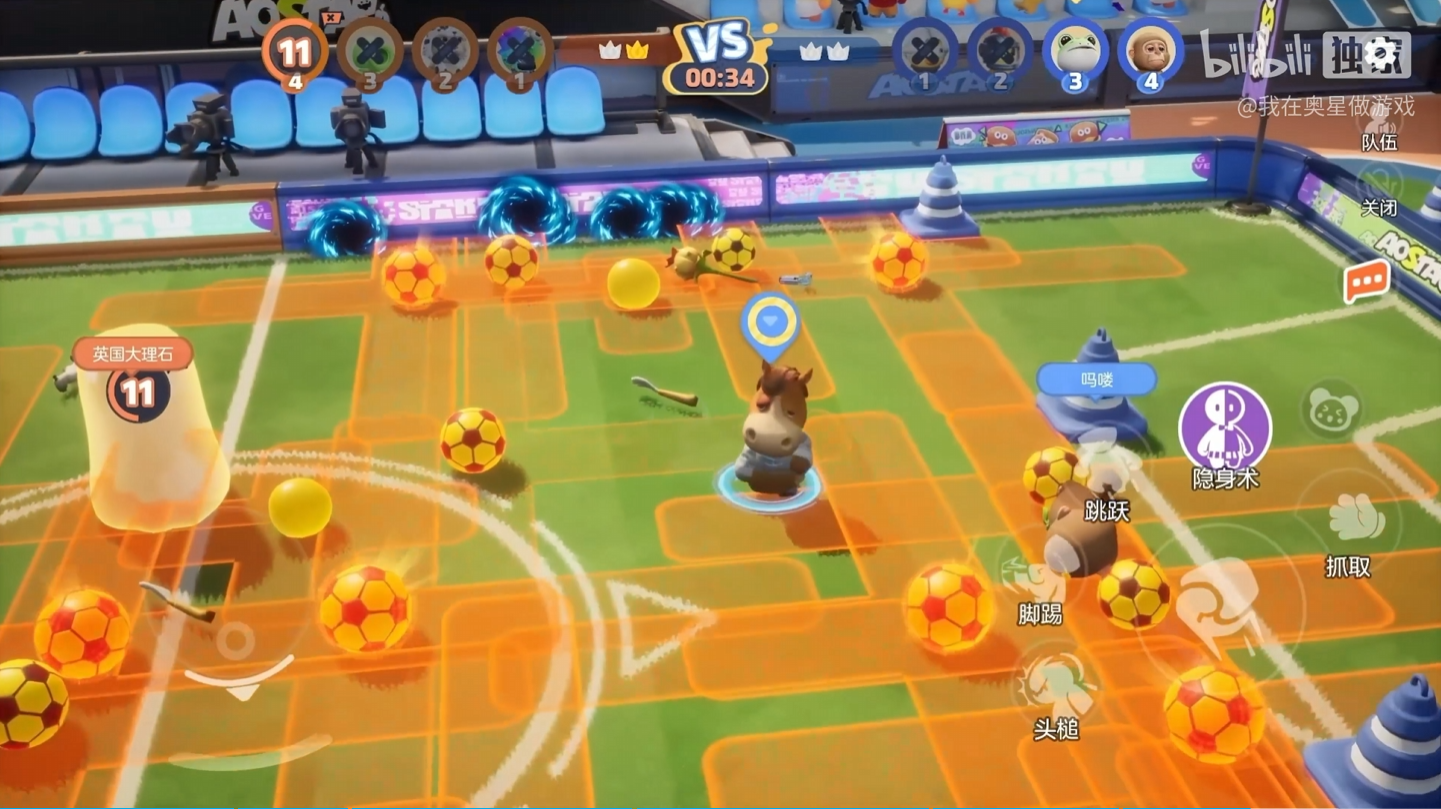Toggle the 队伍 team voice button
The image size is (1441, 809).
click(x=1380, y=123)
